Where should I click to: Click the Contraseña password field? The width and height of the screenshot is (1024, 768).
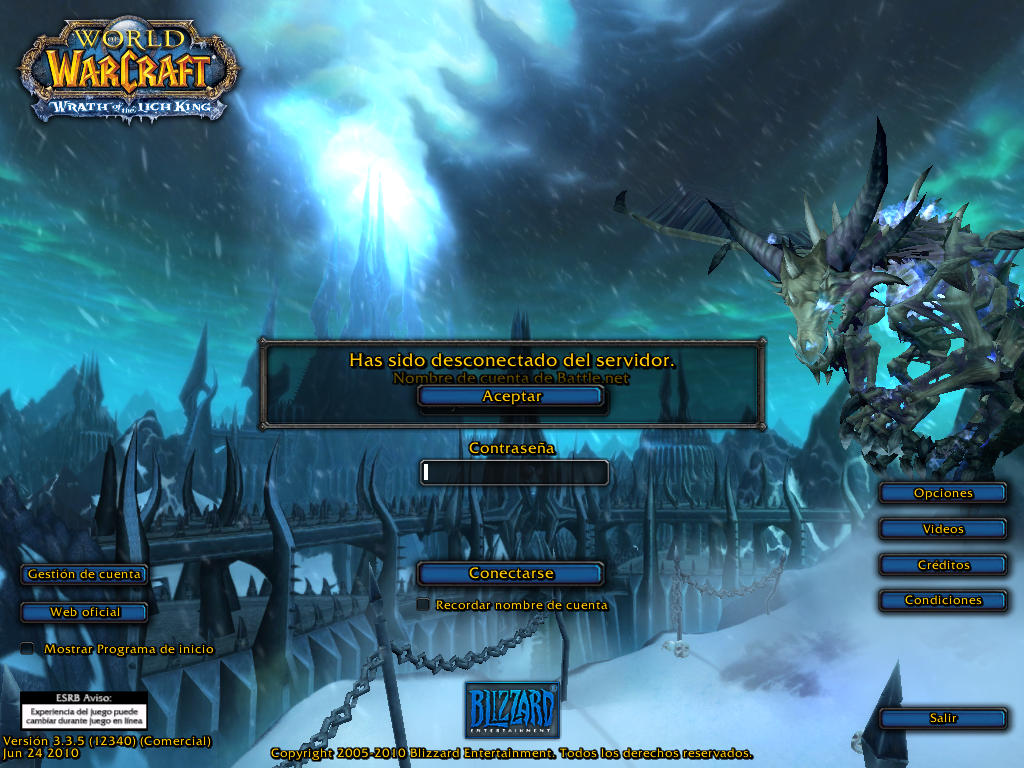pyautogui.click(x=515, y=472)
